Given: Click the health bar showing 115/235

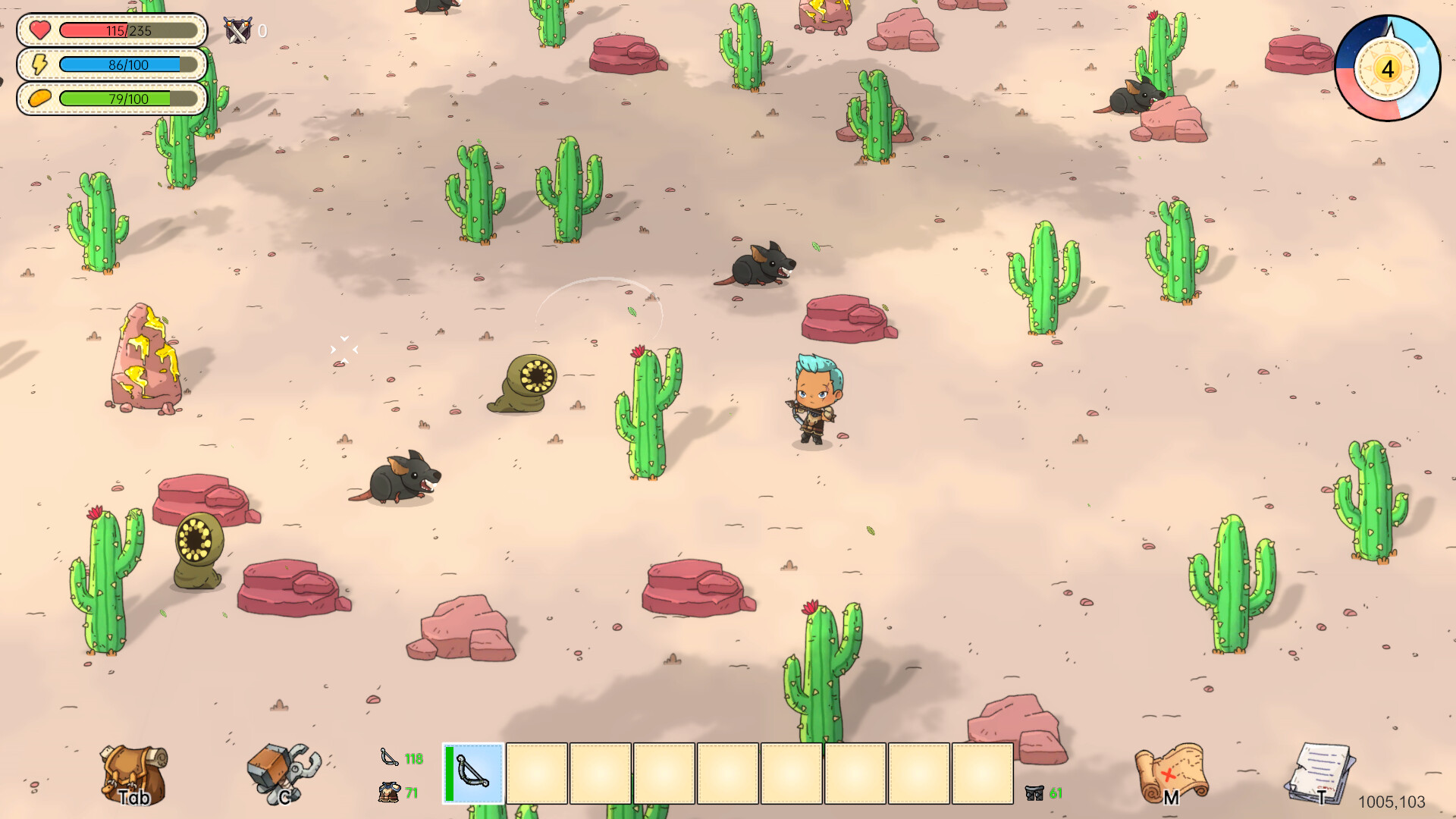Looking at the screenshot, I should [x=129, y=31].
